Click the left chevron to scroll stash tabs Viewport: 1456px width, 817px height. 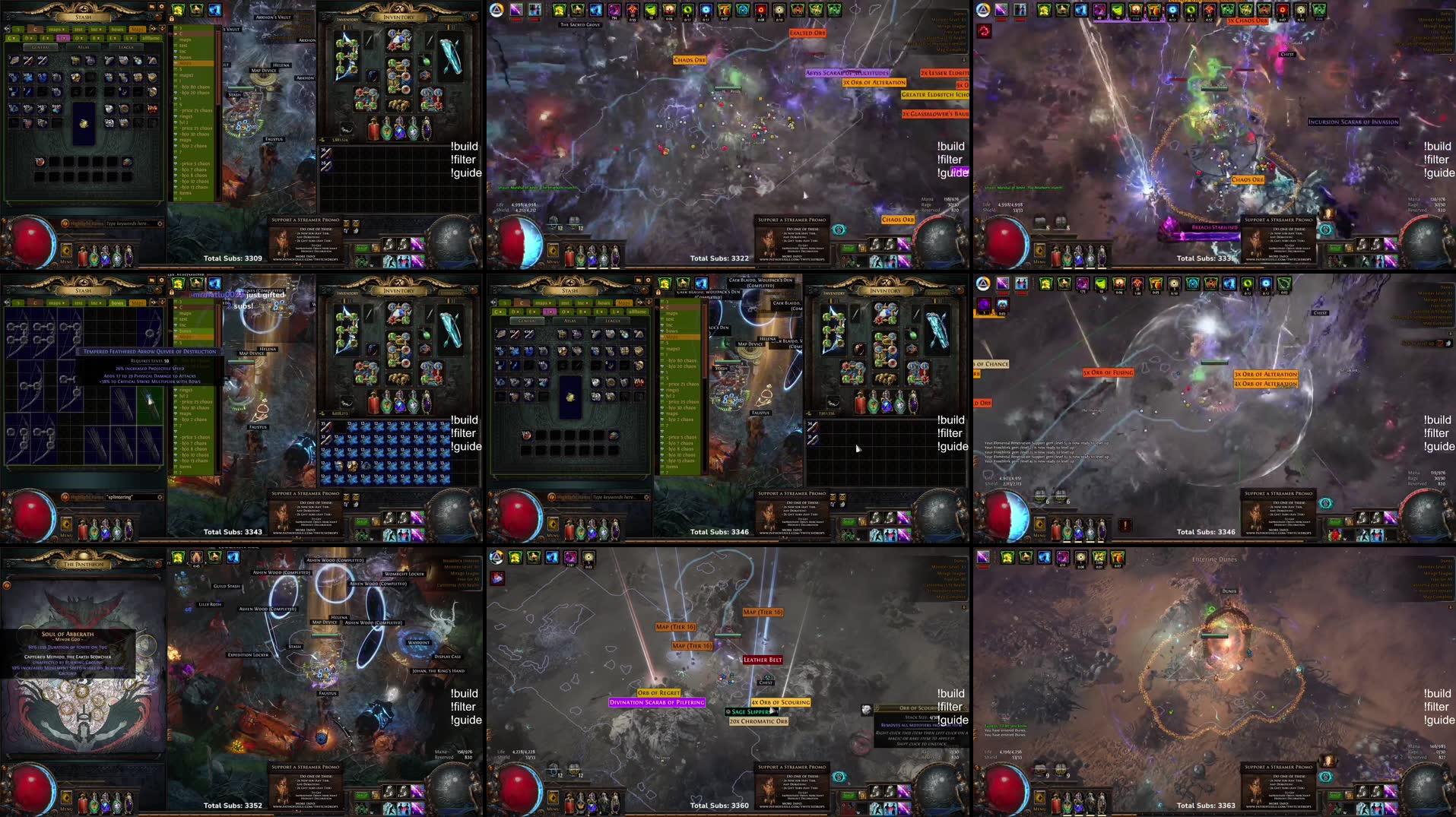pos(8,29)
